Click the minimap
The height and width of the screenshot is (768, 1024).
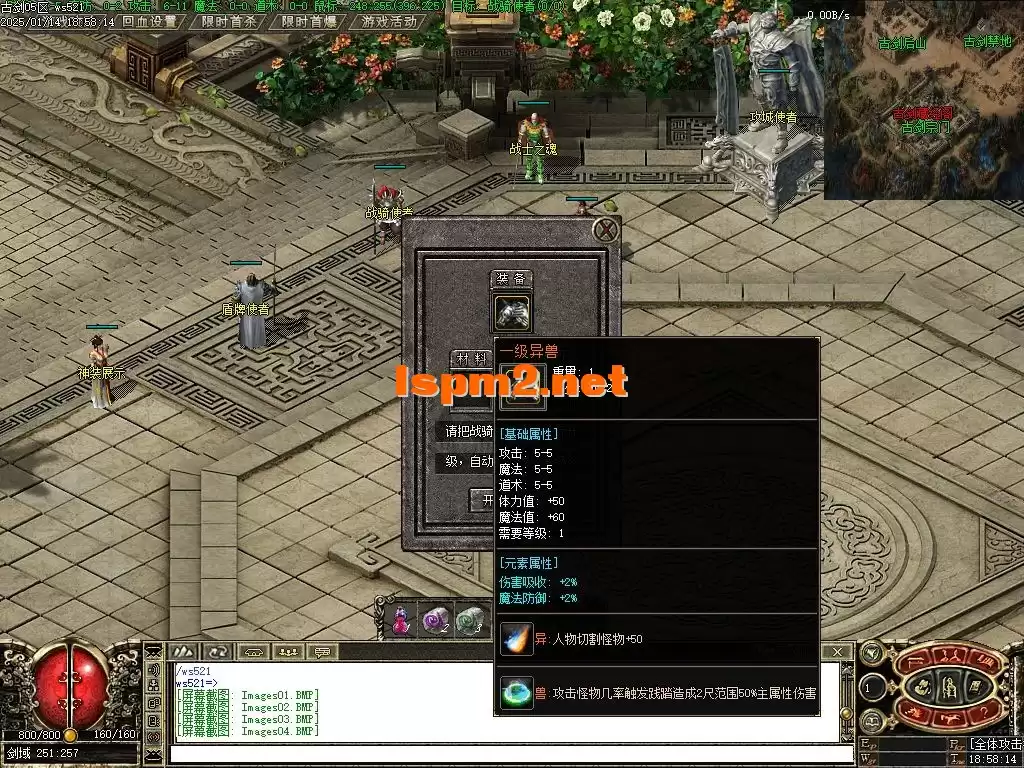pyautogui.click(x=923, y=100)
